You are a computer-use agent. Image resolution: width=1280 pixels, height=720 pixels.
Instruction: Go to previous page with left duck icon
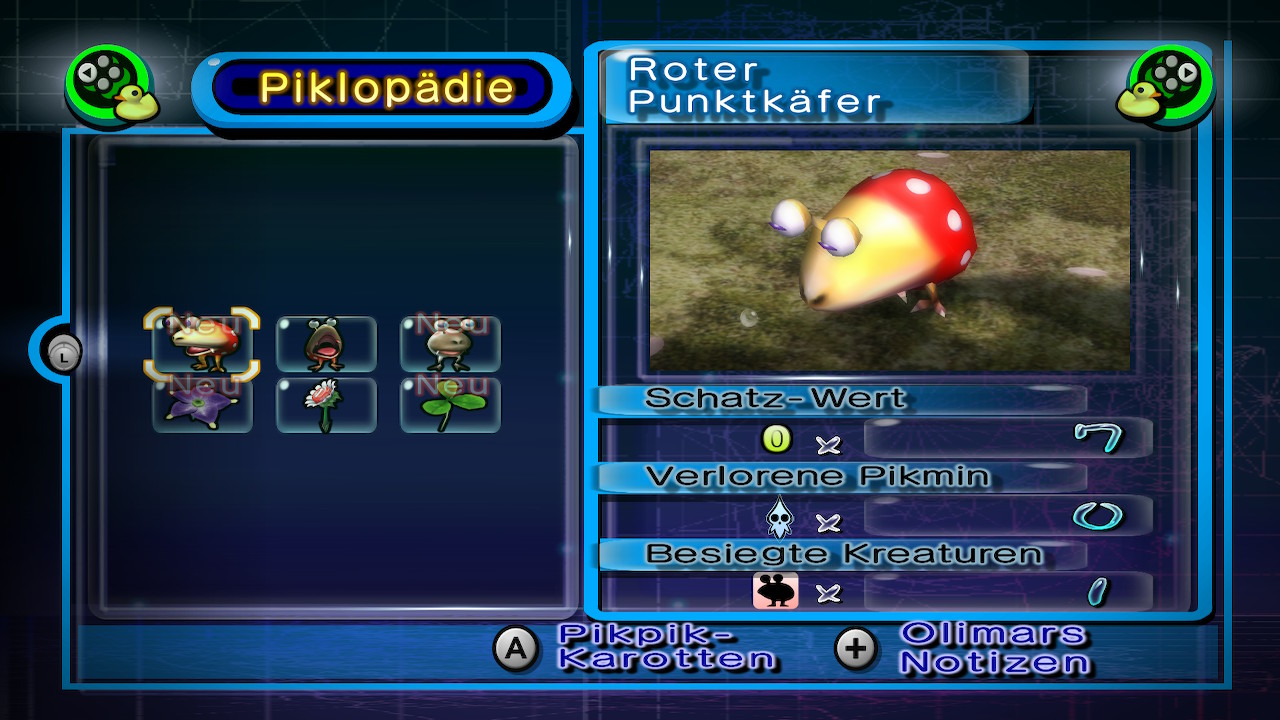pos(110,86)
